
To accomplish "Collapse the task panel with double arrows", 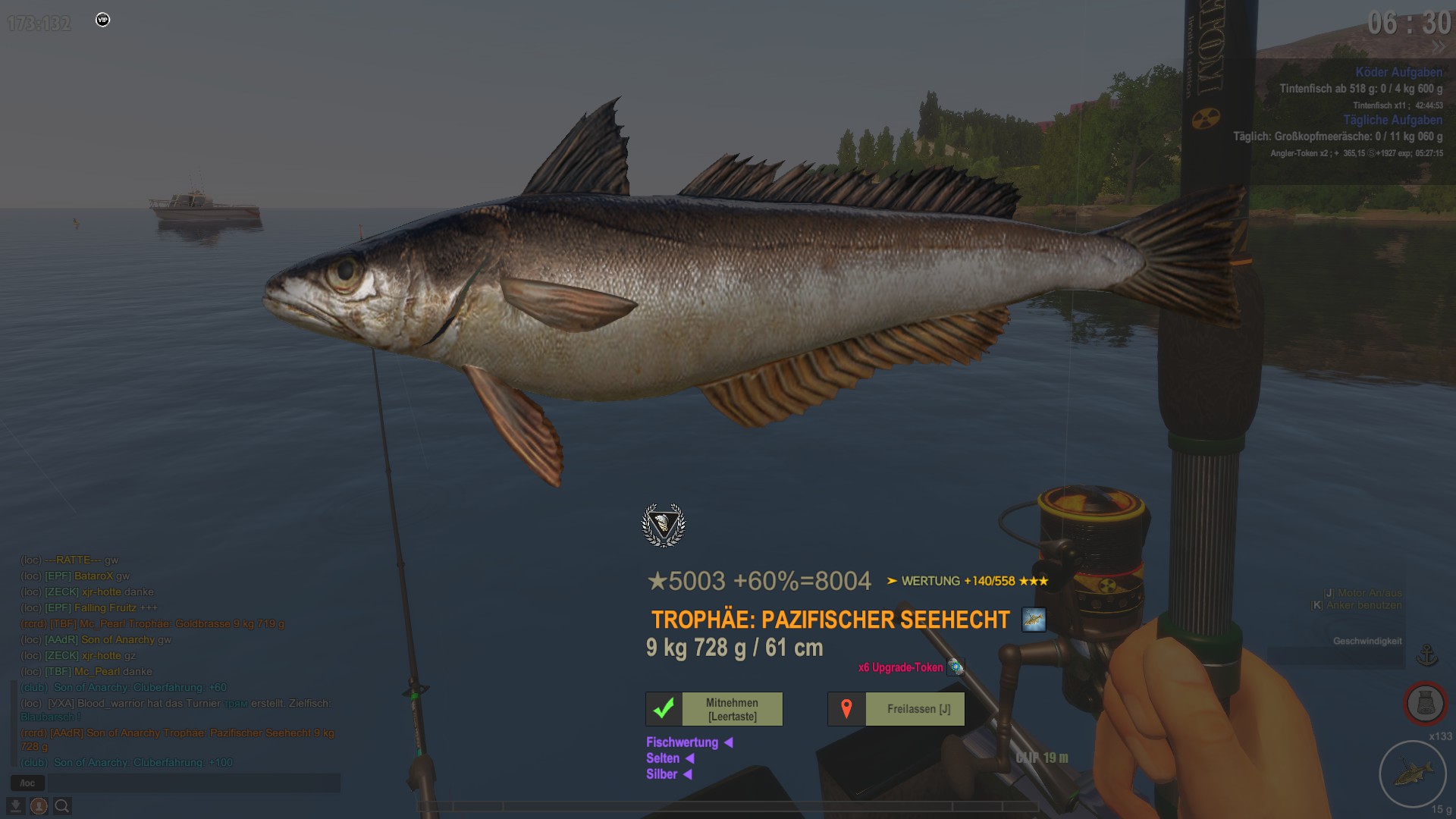I will tap(1439, 47).
